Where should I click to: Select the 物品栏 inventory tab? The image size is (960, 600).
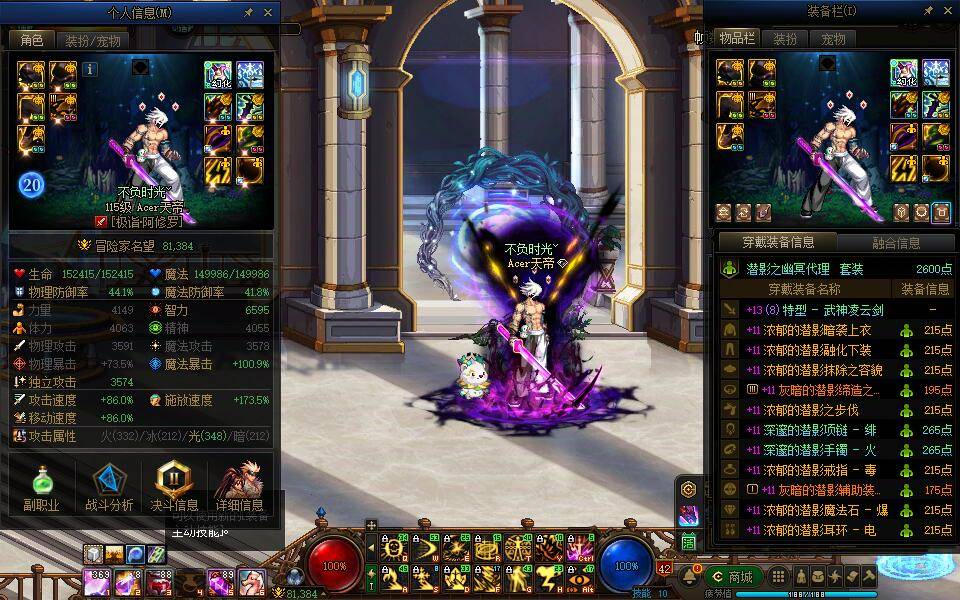736,39
